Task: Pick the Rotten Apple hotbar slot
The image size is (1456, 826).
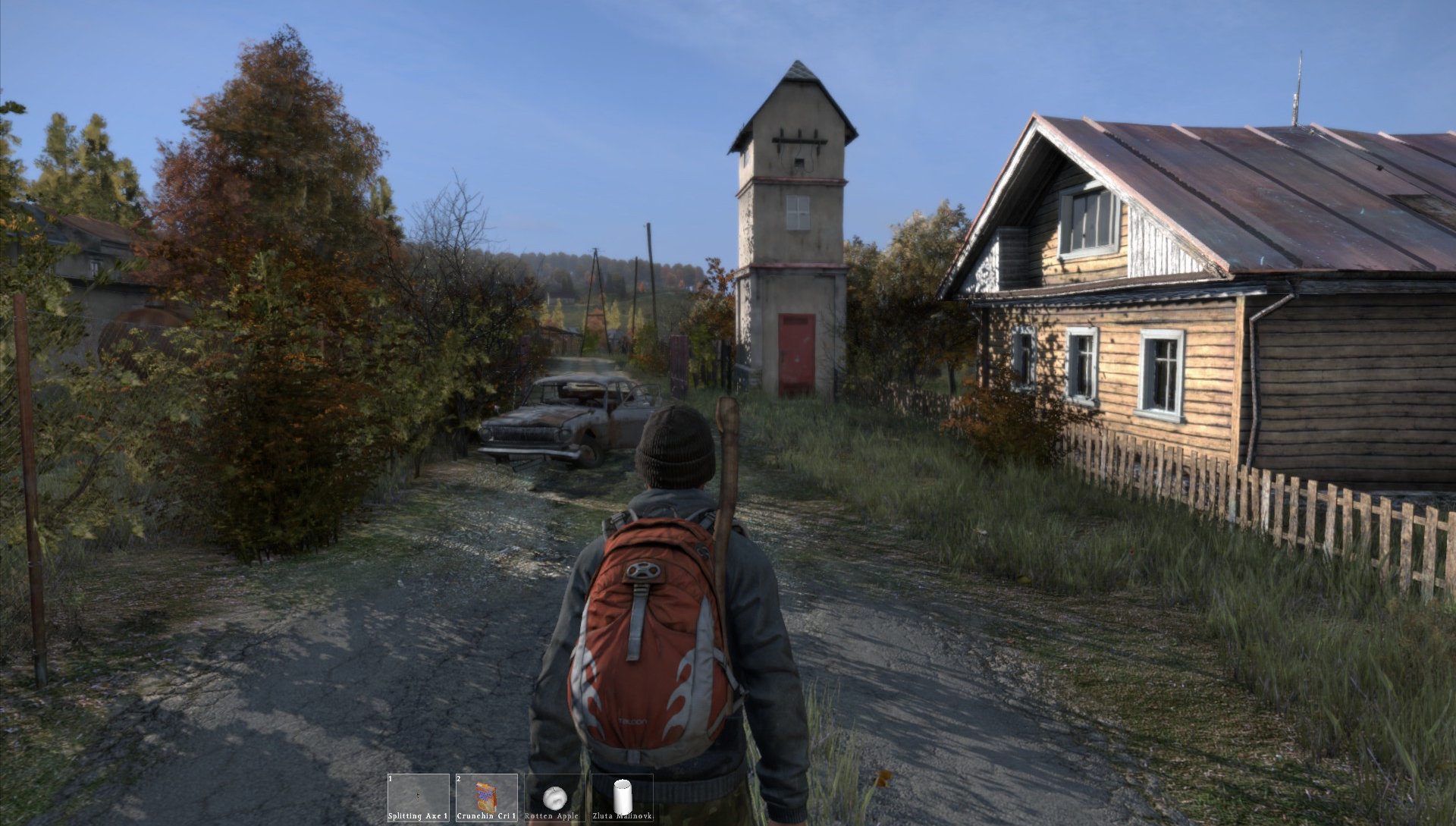Action: click(x=554, y=797)
